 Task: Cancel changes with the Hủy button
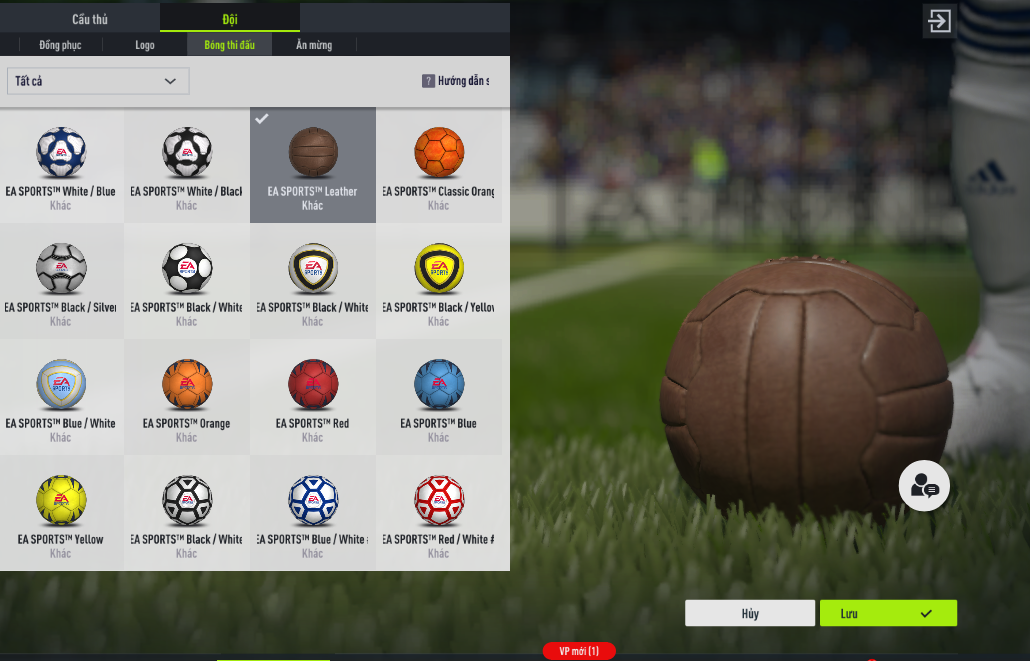click(x=750, y=613)
